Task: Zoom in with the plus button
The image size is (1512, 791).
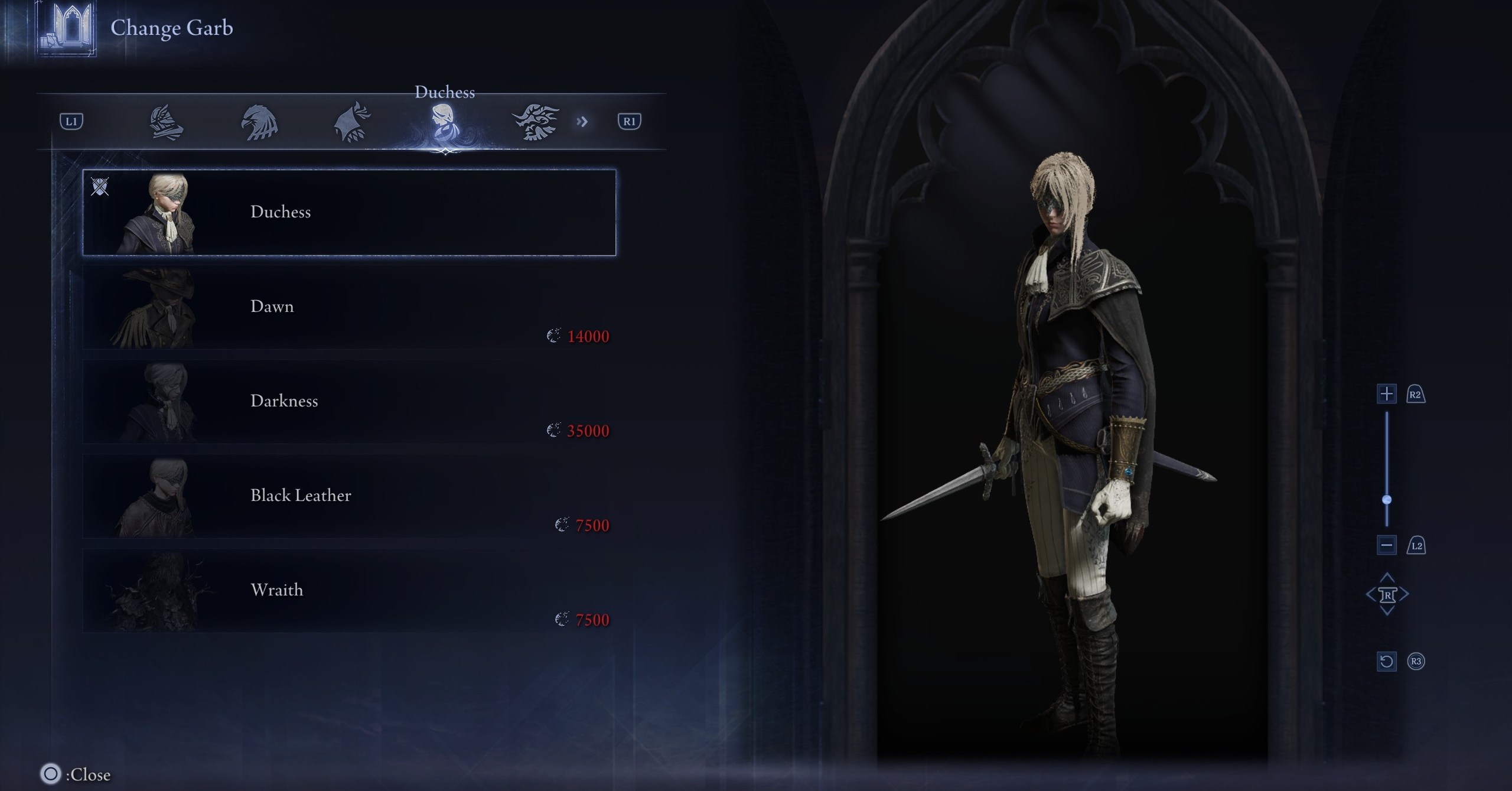Action: click(x=1387, y=394)
